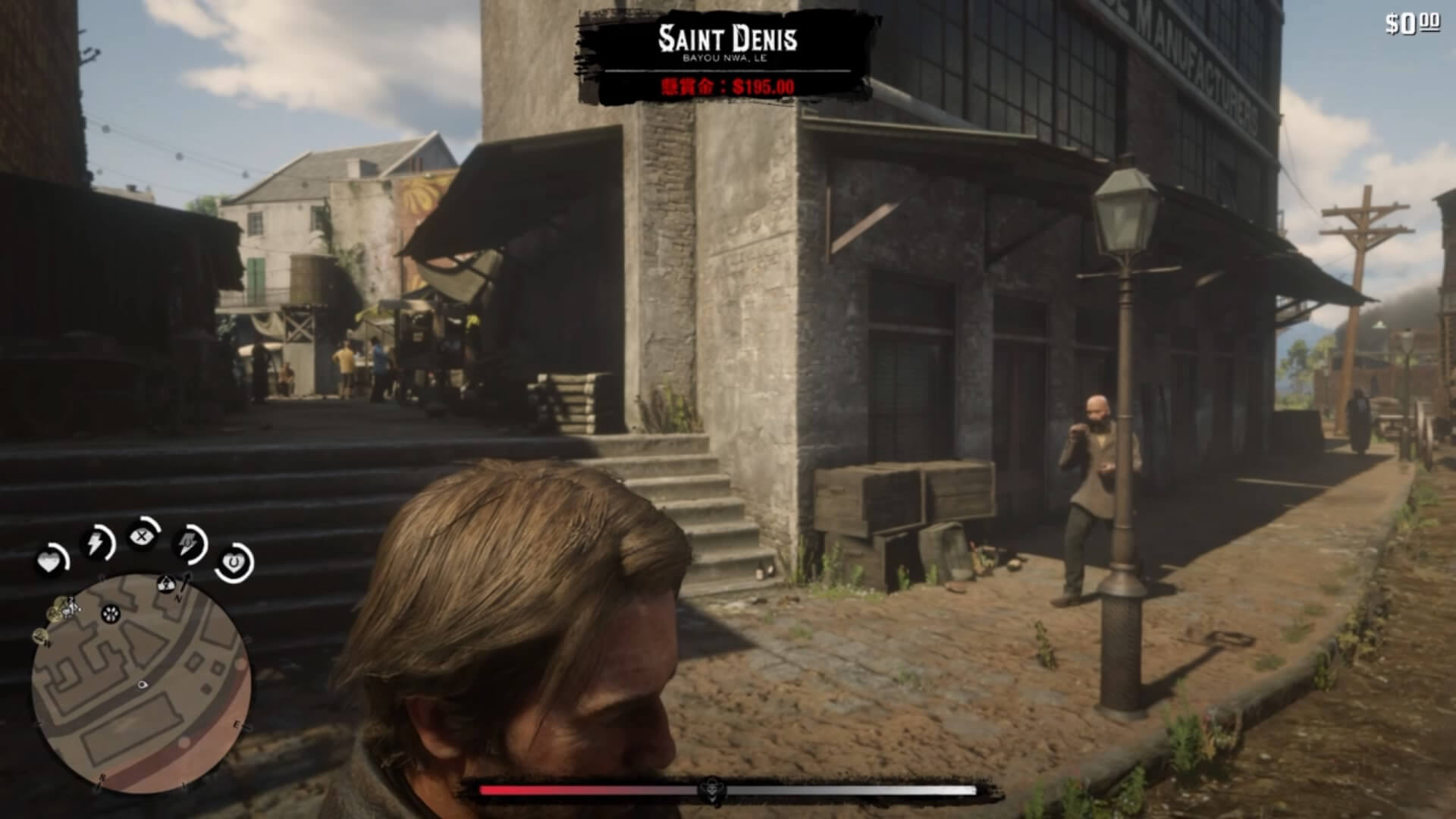Click the player position marker on minimap
This screenshot has width=1456, height=819.
(142, 685)
